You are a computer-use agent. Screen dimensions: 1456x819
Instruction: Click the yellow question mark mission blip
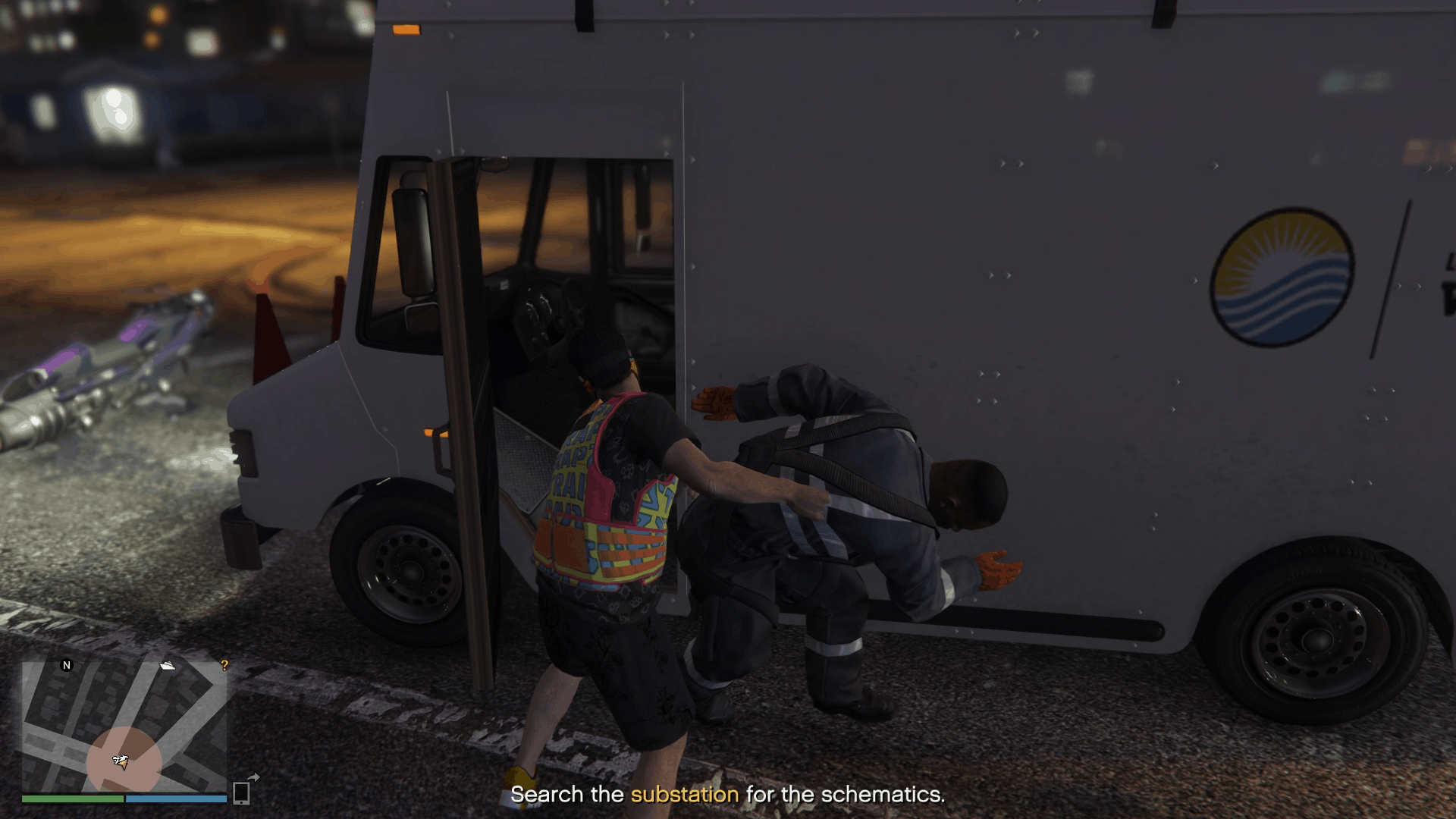pyautogui.click(x=225, y=666)
